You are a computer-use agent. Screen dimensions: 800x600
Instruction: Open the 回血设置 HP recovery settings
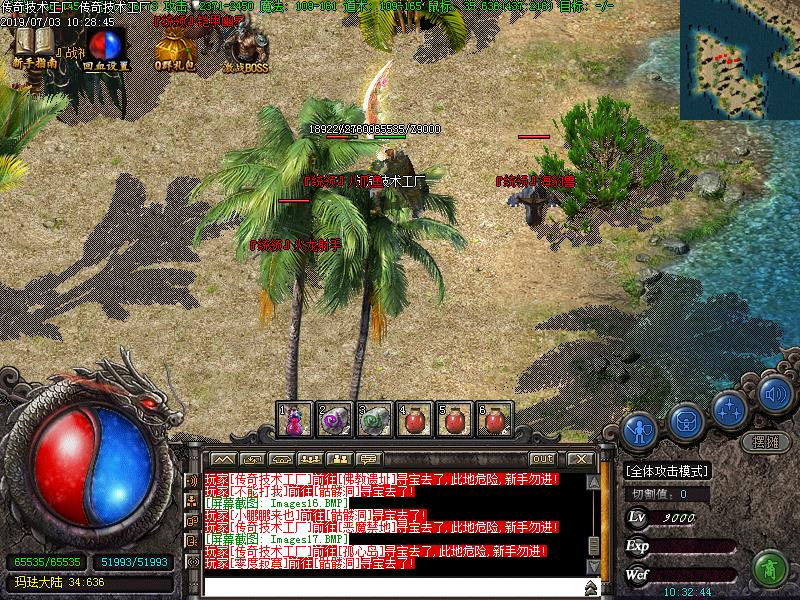(104, 46)
